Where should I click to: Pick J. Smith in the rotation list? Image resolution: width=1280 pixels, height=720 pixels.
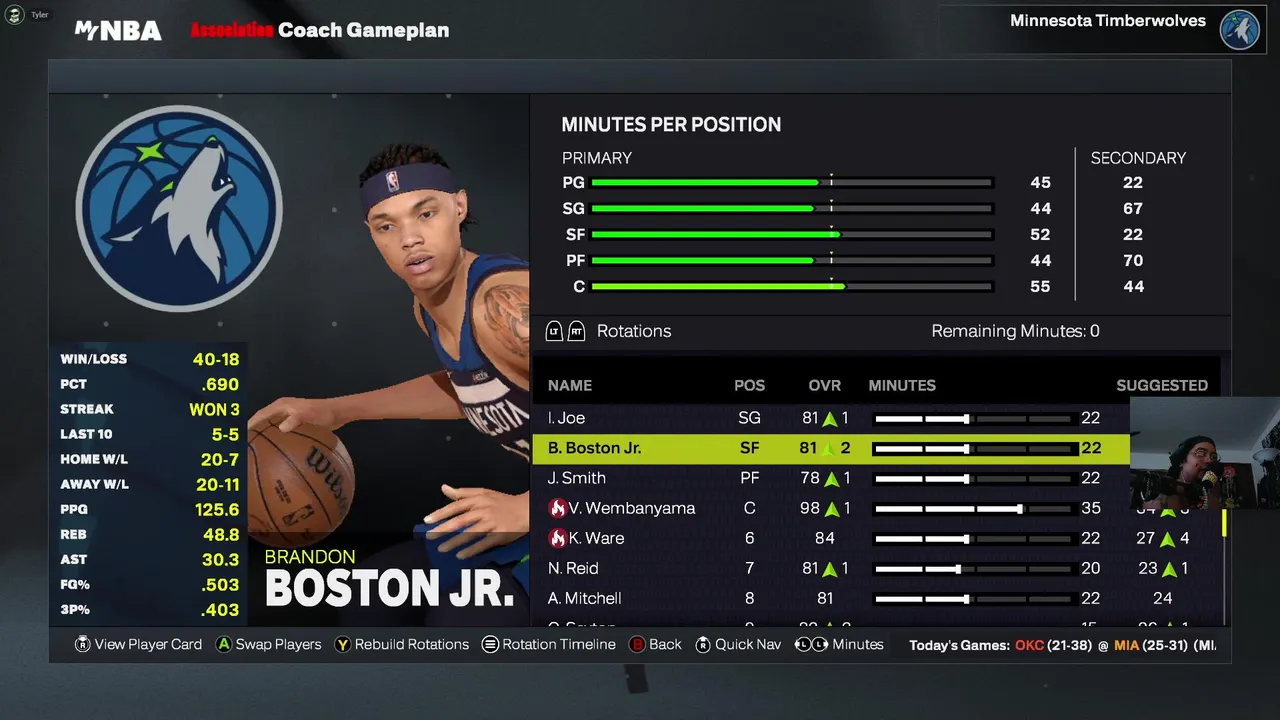coord(577,478)
